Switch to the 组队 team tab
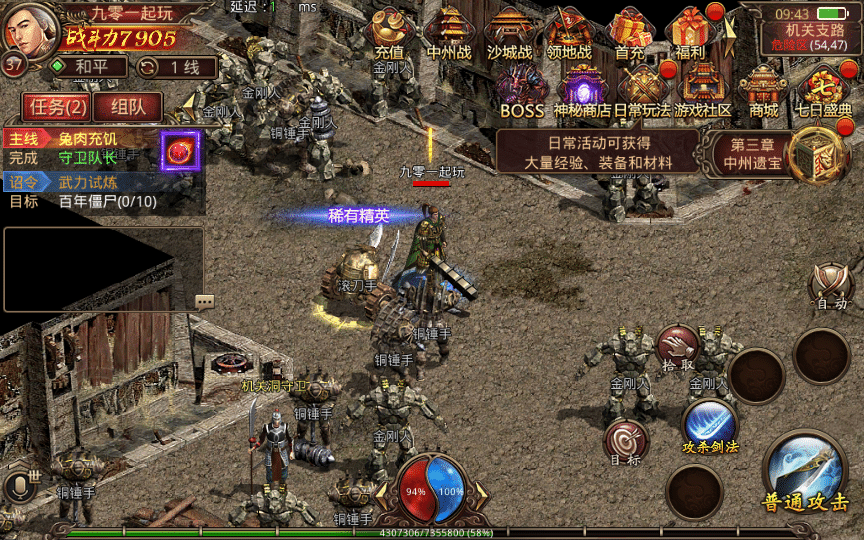The width and height of the screenshot is (864, 540). pyautogui.click(x=128, y=107)
